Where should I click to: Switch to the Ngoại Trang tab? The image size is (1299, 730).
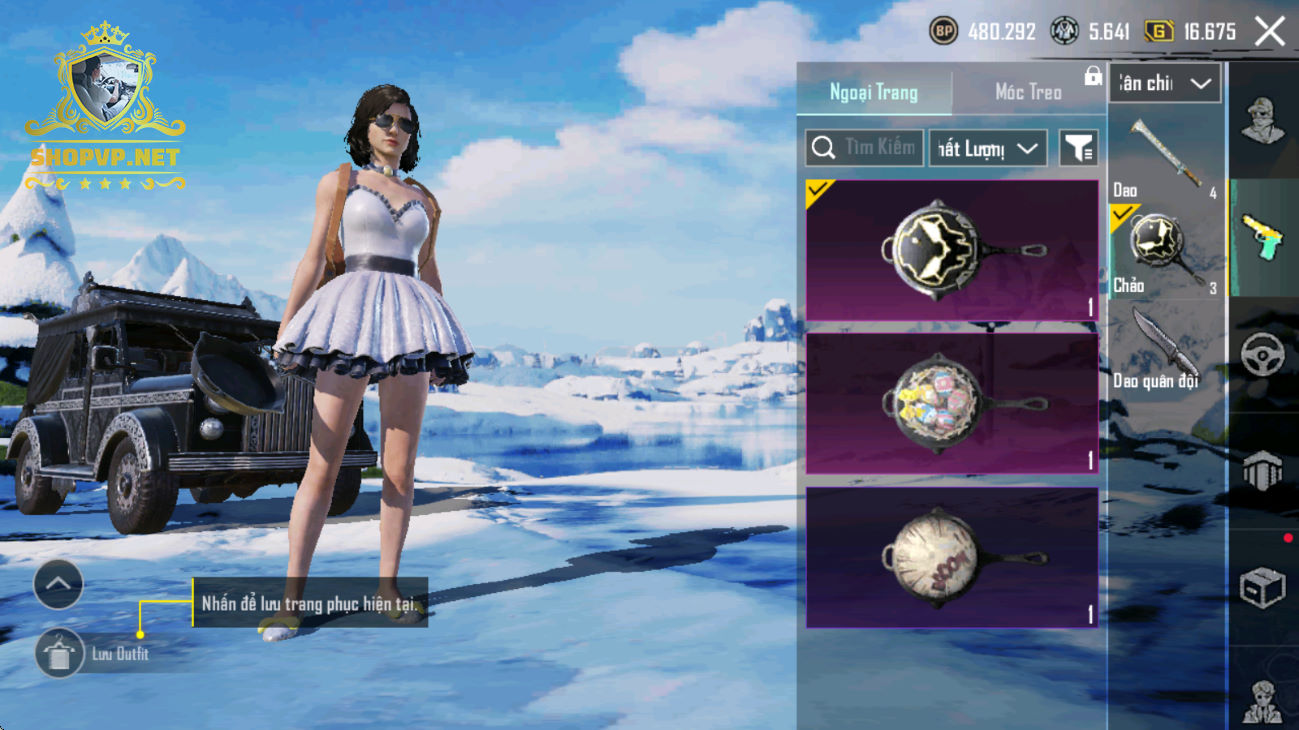point(873,92)
